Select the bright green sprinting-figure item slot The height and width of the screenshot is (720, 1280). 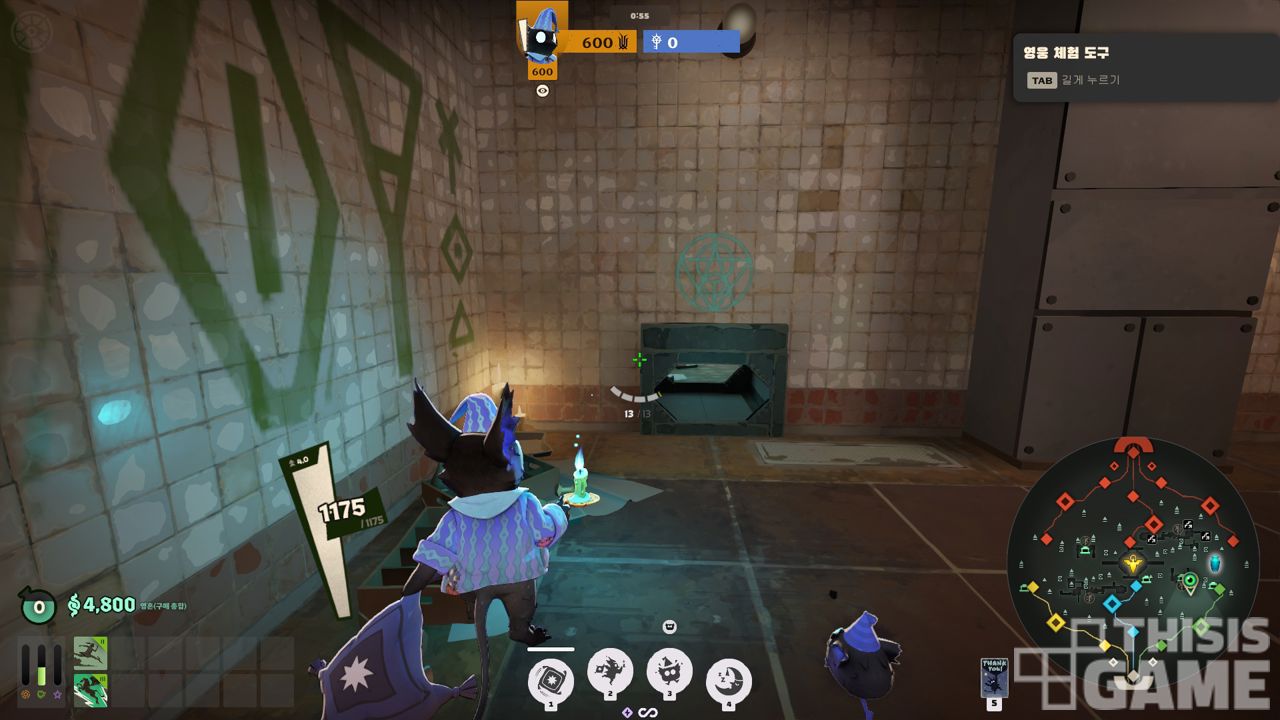point(90,690)
